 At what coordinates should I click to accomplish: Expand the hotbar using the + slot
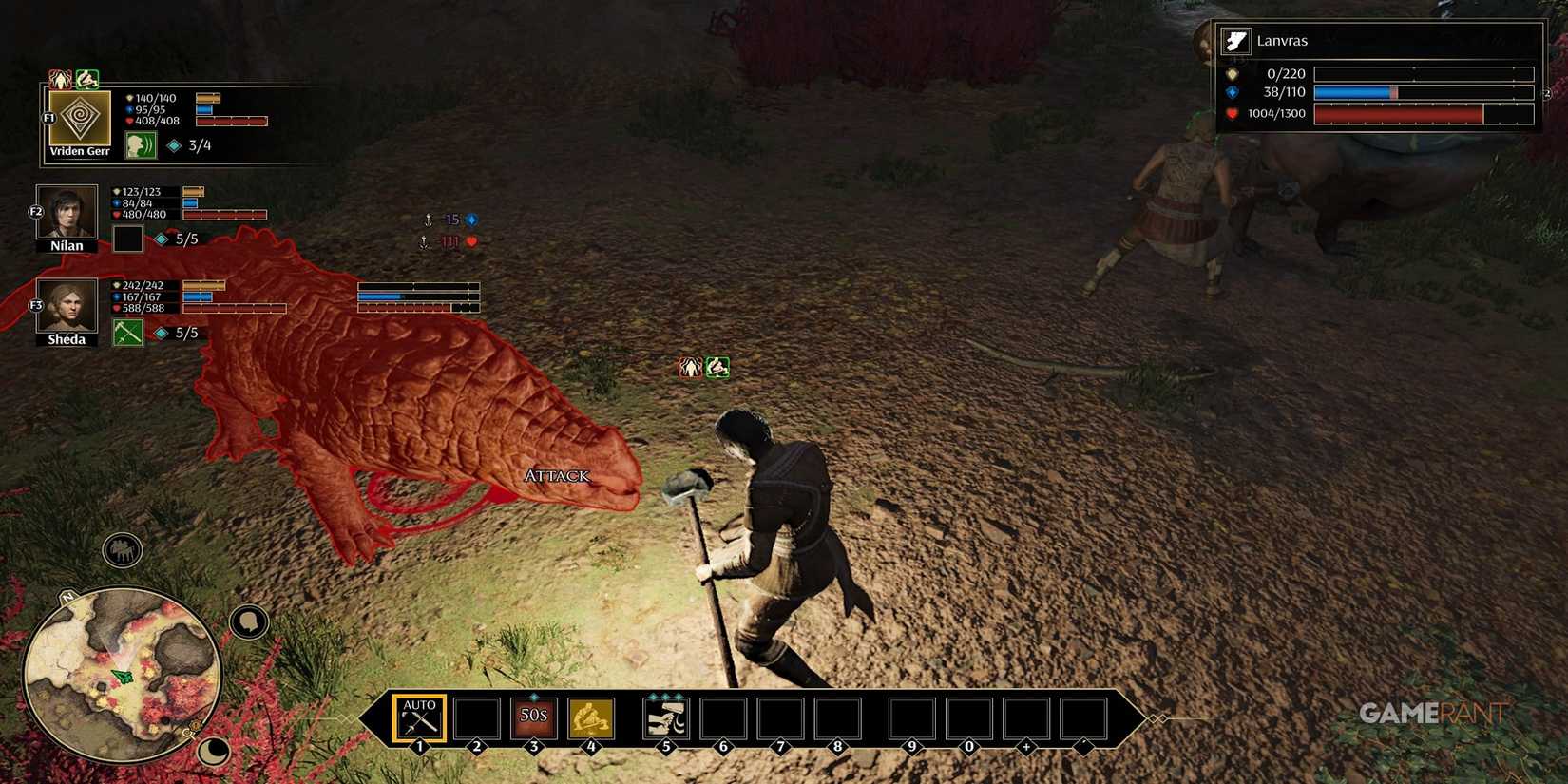coord(1027,718)
